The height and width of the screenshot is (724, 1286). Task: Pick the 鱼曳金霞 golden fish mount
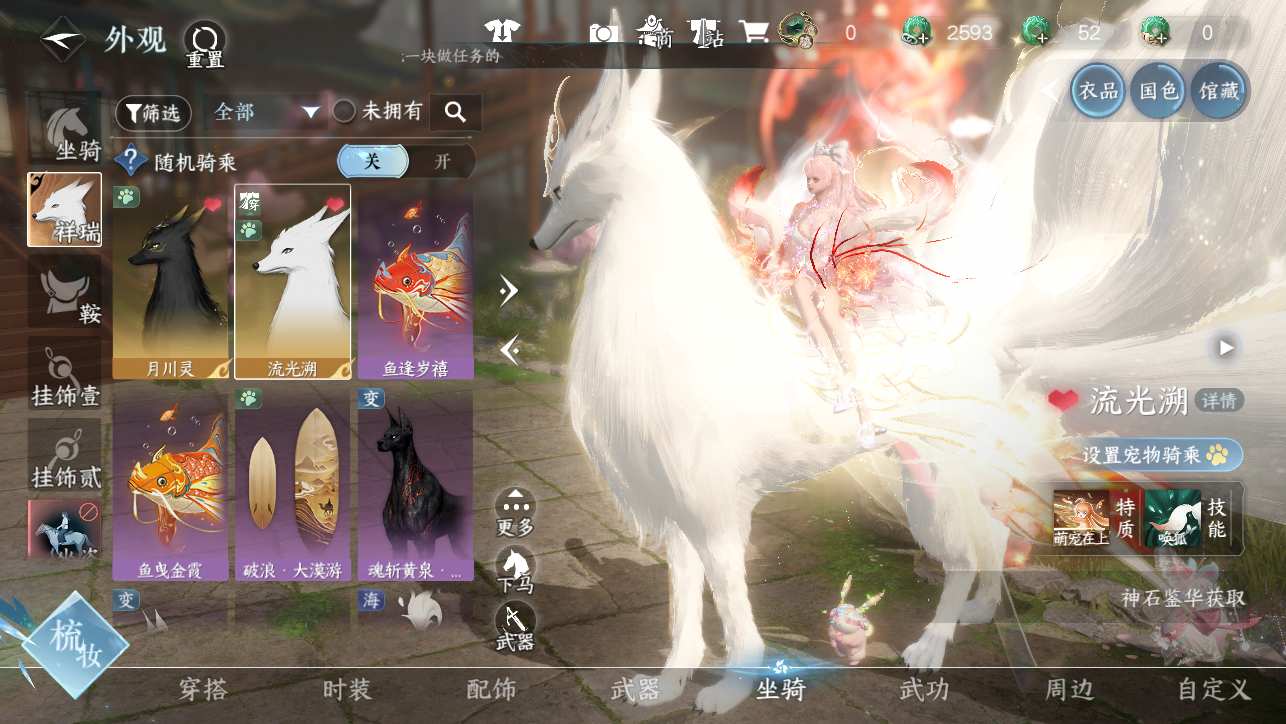[x=170, y=485]
